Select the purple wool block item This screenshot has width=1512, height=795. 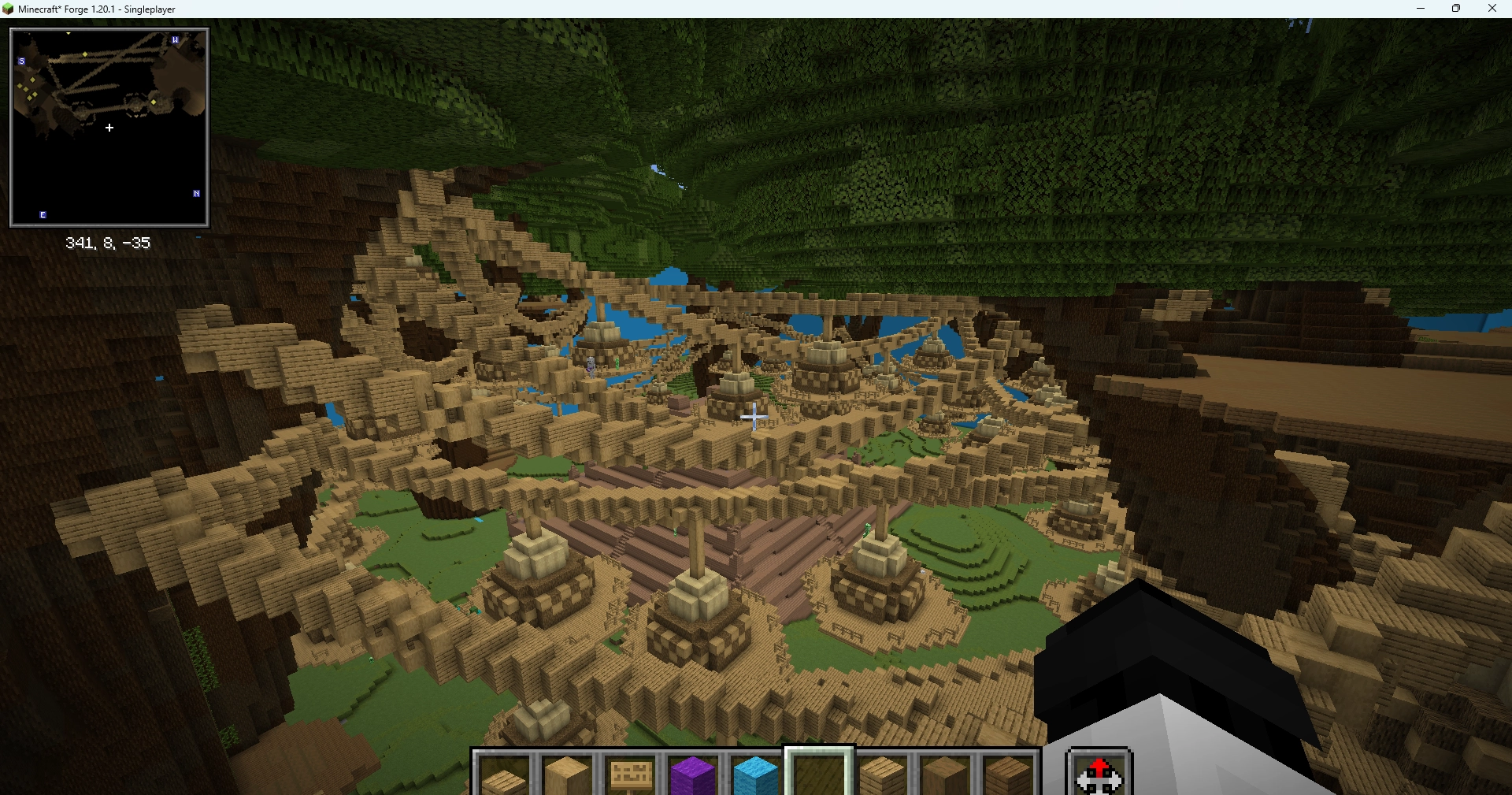tap(693, 776)
